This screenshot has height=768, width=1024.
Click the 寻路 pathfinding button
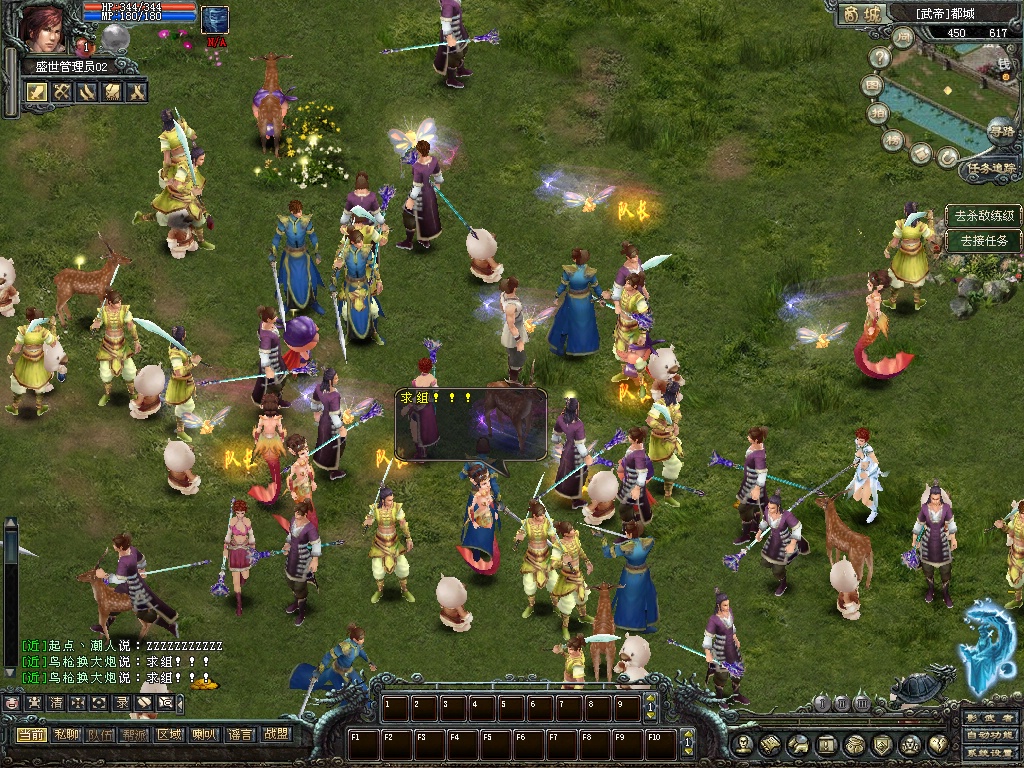(x=999, y=131)
